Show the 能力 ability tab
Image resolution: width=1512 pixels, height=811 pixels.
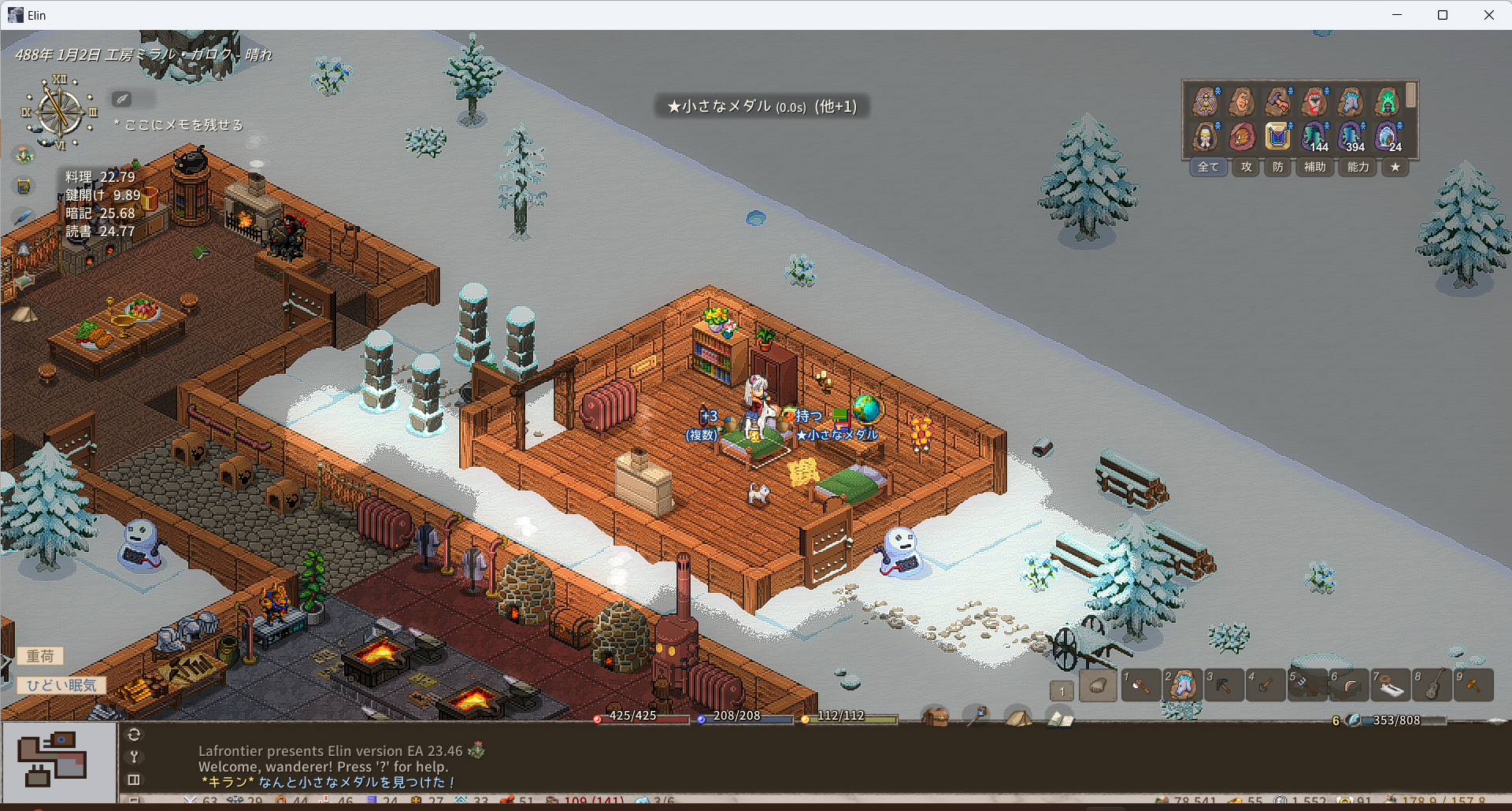tap(1358, 167)
